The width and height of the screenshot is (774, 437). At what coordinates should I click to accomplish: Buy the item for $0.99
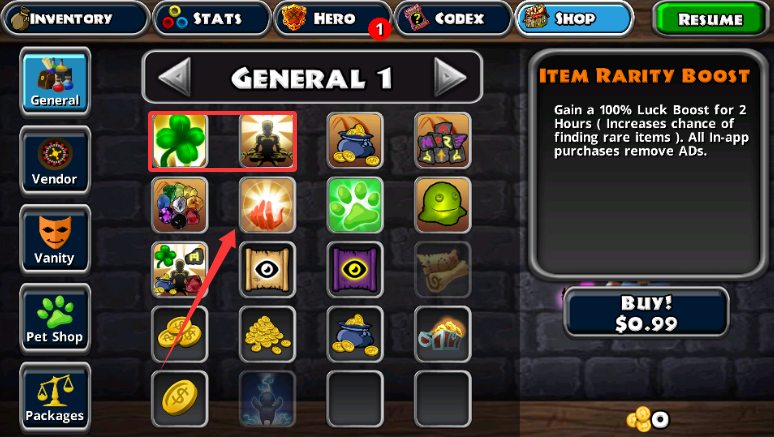tap(646, 312)
